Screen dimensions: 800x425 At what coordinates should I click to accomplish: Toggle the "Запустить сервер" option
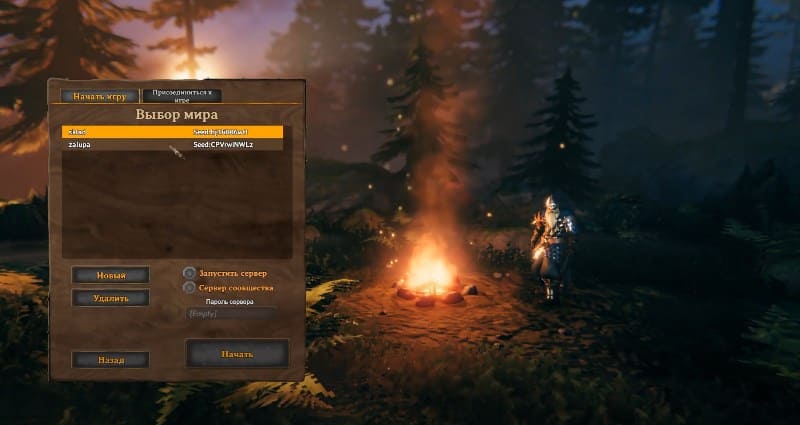pos(190,273)
